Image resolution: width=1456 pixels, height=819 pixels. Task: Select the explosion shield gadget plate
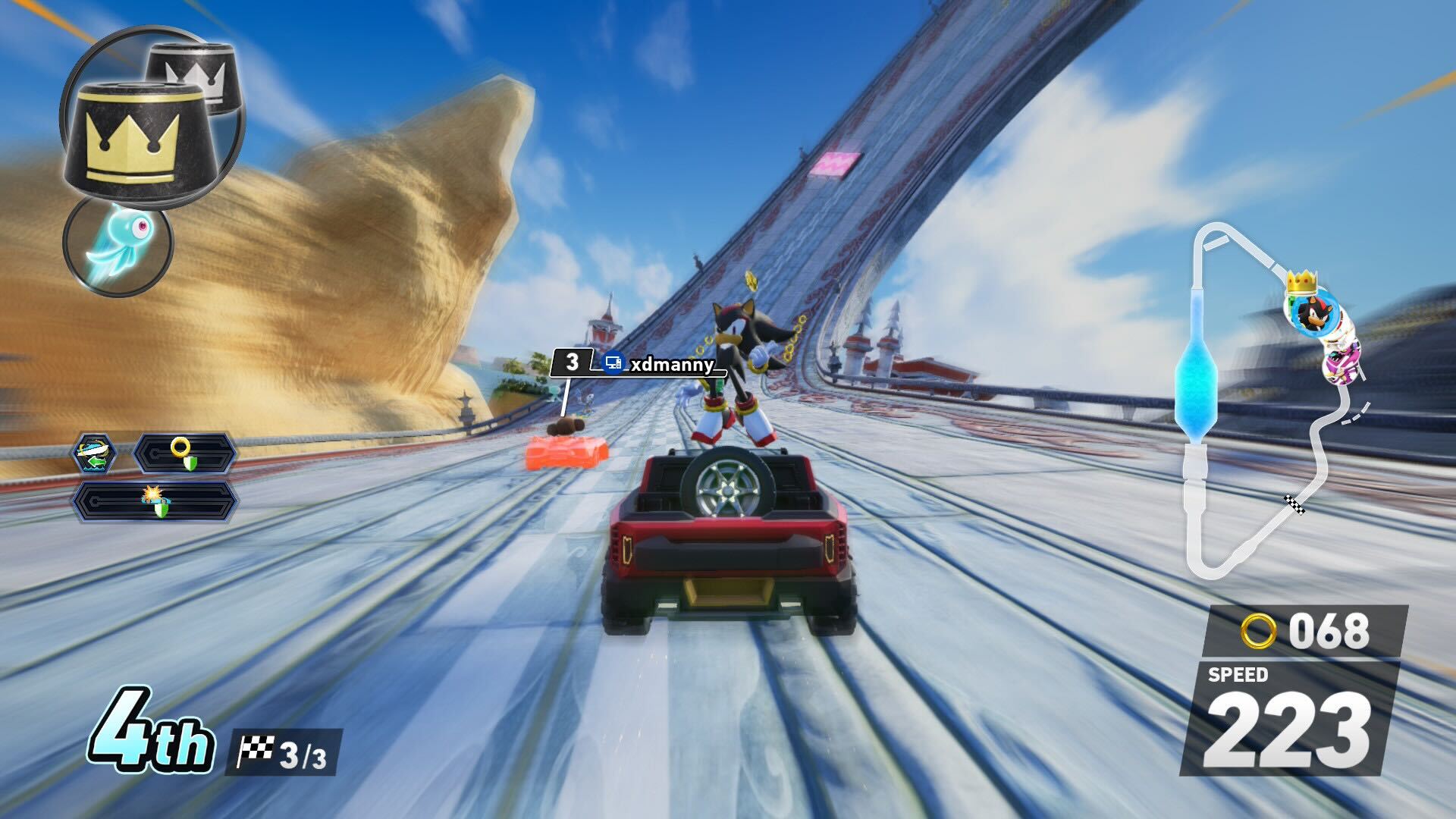pyautogui.click(x=155, y=500)
